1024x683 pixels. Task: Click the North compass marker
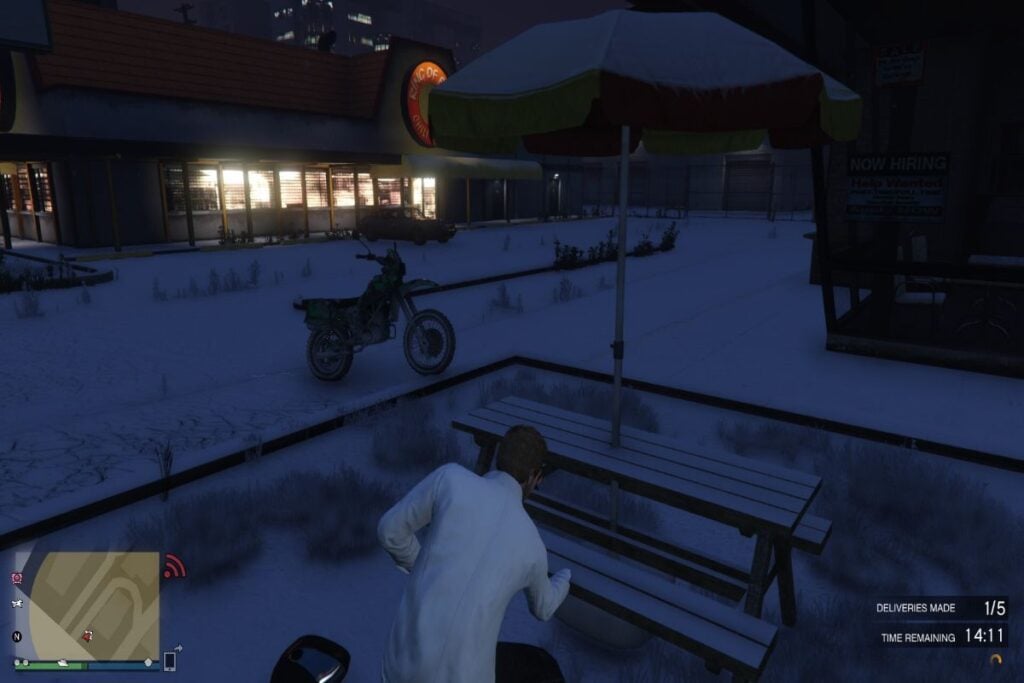point(17,636)
